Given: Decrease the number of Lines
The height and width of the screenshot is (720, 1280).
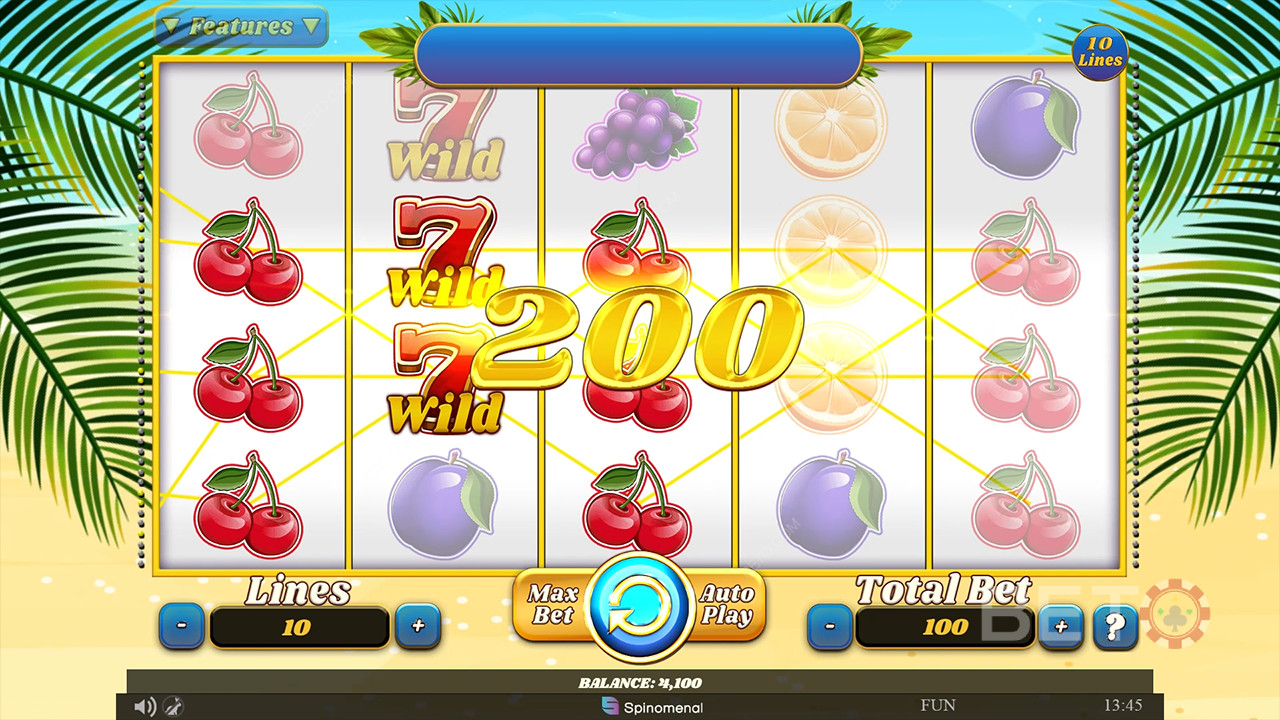Looking at the screenshot, I should [182, 627].
